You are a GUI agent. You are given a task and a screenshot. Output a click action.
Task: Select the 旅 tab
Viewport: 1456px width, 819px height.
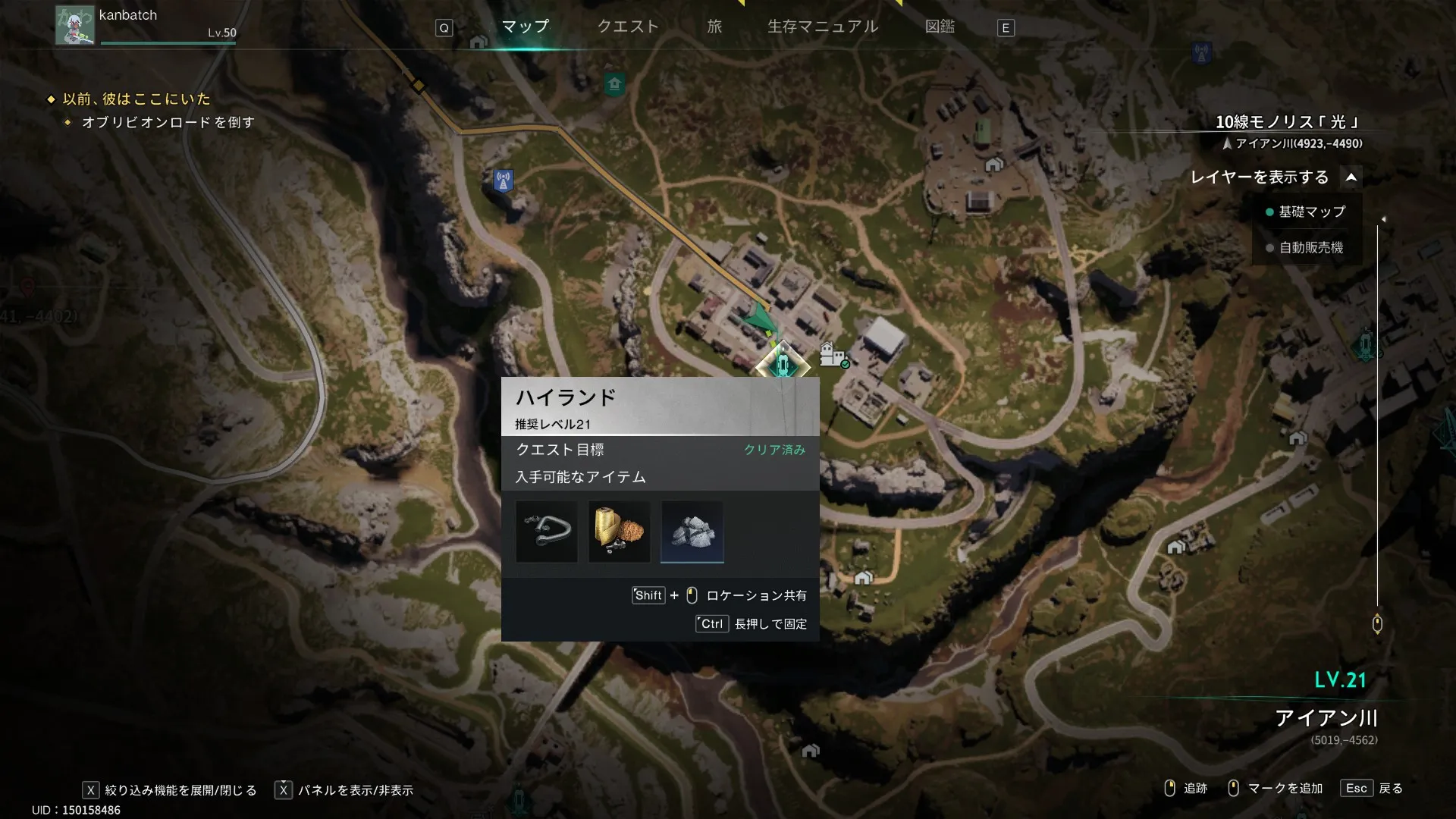pyautogui.click(x=714, y=27)
